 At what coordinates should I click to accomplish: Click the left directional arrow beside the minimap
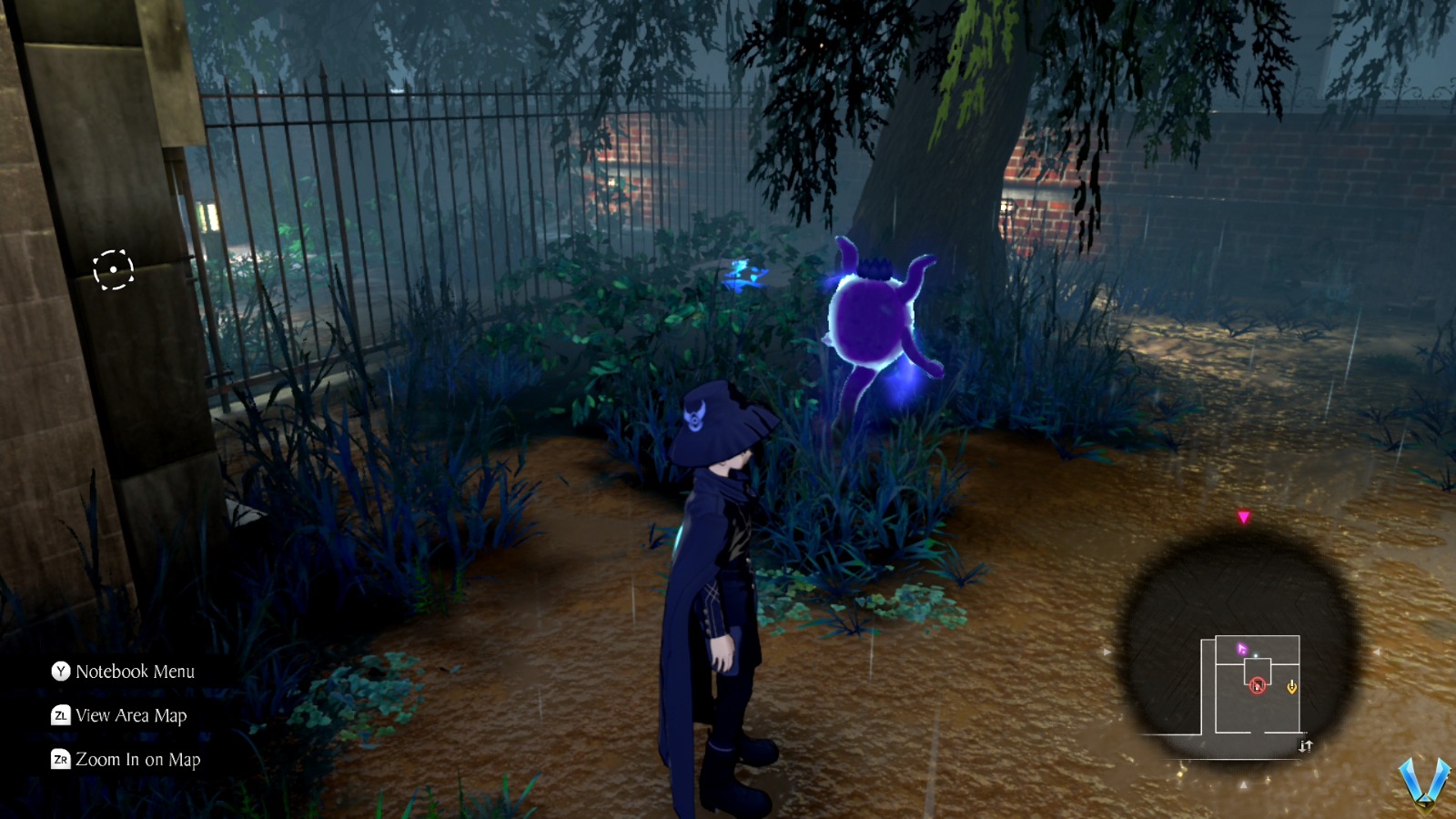[x=1108, y=652]
